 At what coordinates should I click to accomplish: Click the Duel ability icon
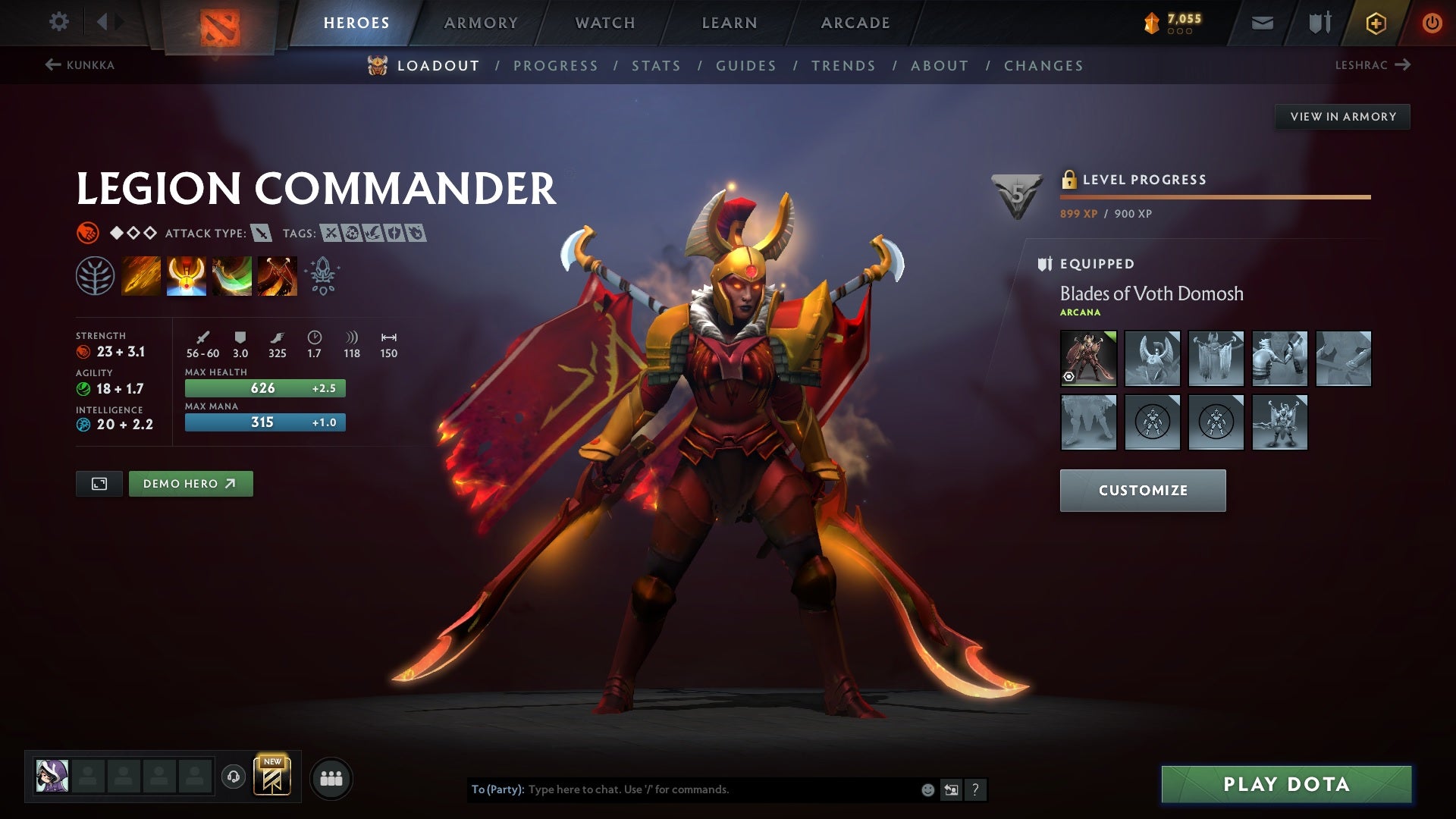(x=278, y=275)
